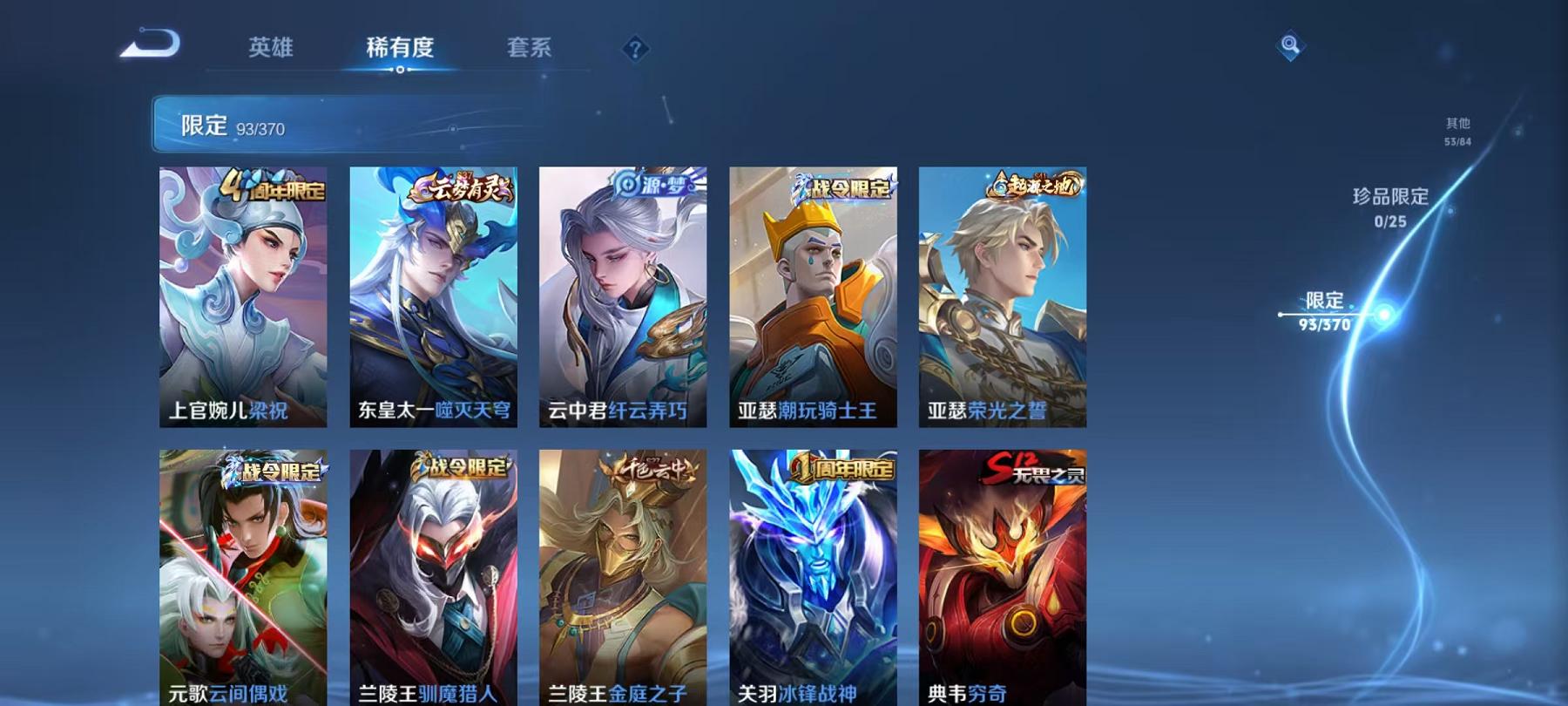Select the 稀有度 tab
1568x706 pixels.
(x=400, y=50)
